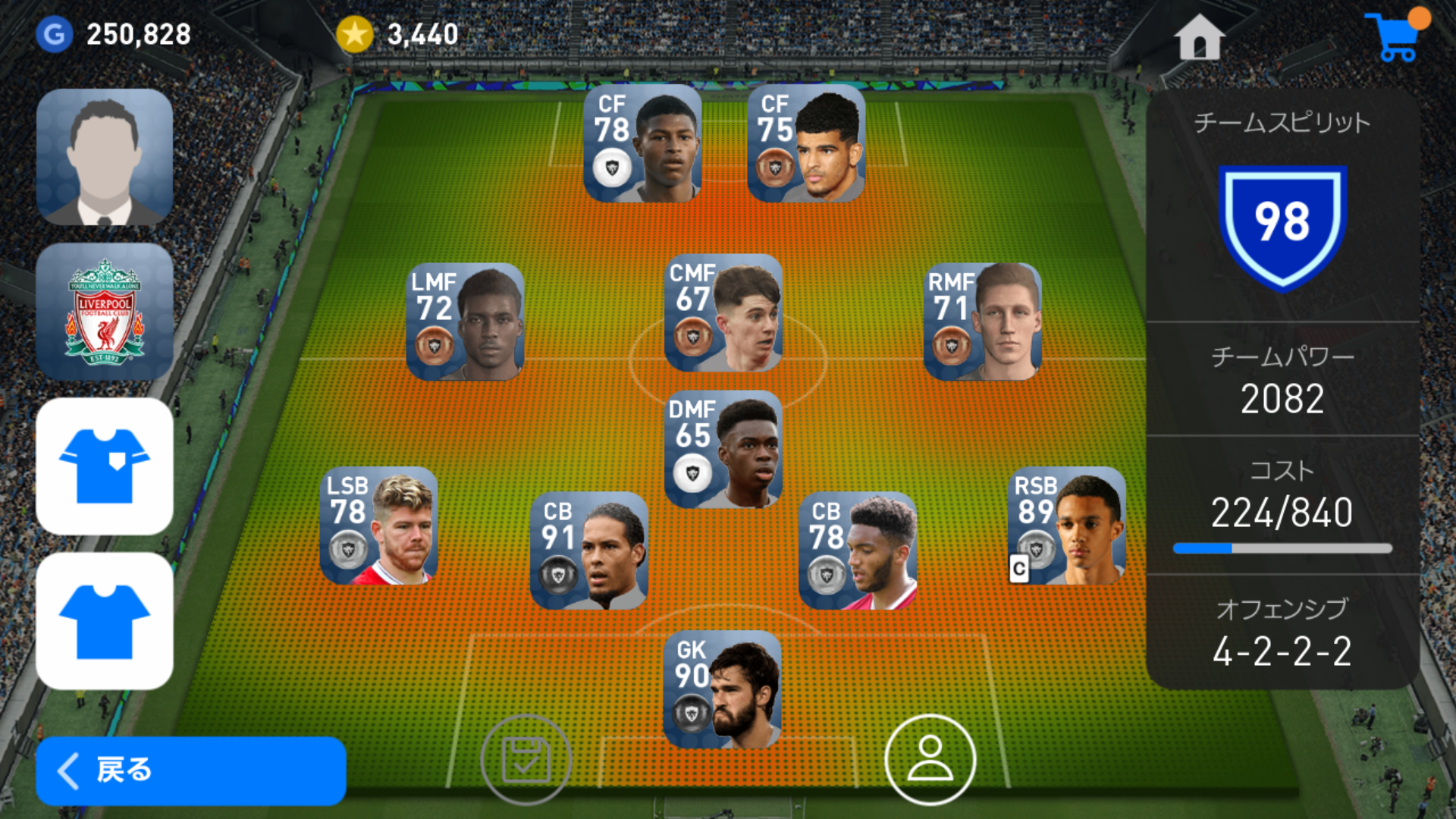
Task: Select the GK 90 goalkeeper card
Action: (x=722, y=689)
